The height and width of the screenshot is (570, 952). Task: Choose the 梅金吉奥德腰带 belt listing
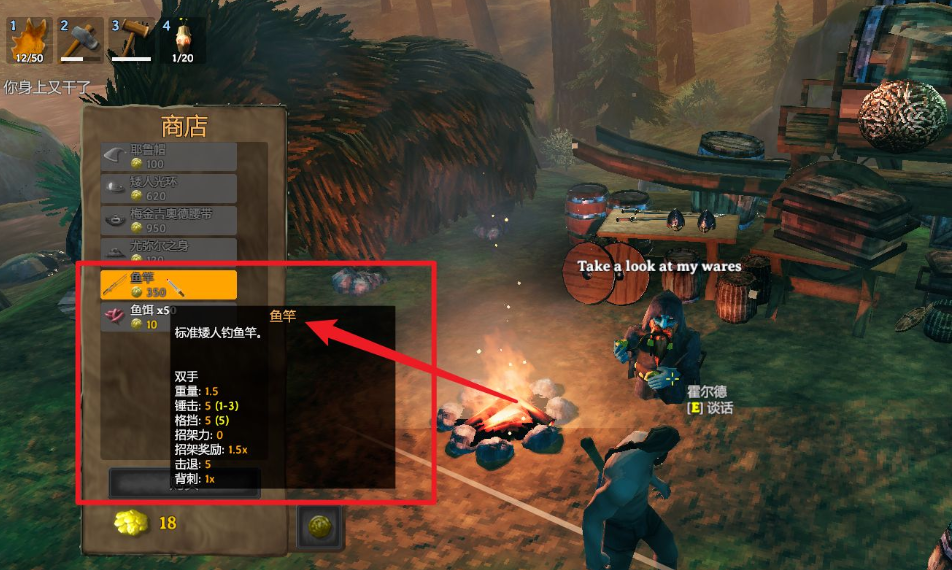coord(169,220)
